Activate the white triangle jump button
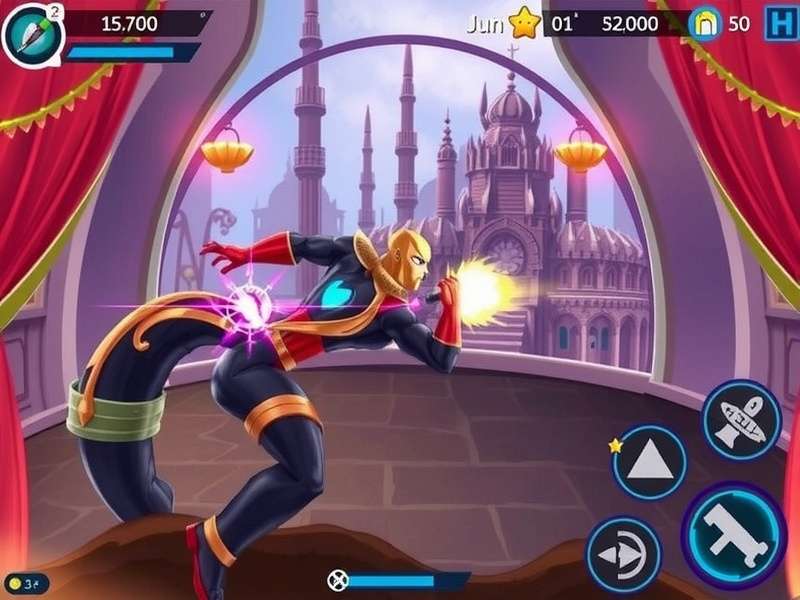The image size is (800, 600). click(649, 462)
